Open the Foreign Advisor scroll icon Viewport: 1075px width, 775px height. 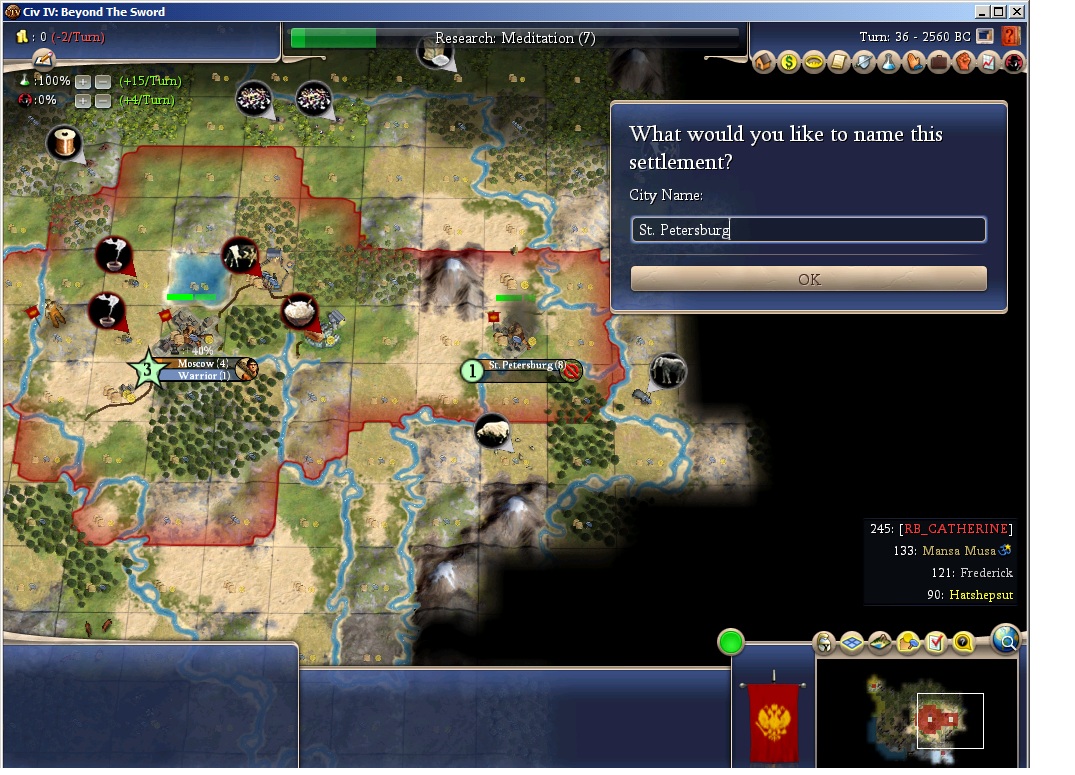coord(839,62)
